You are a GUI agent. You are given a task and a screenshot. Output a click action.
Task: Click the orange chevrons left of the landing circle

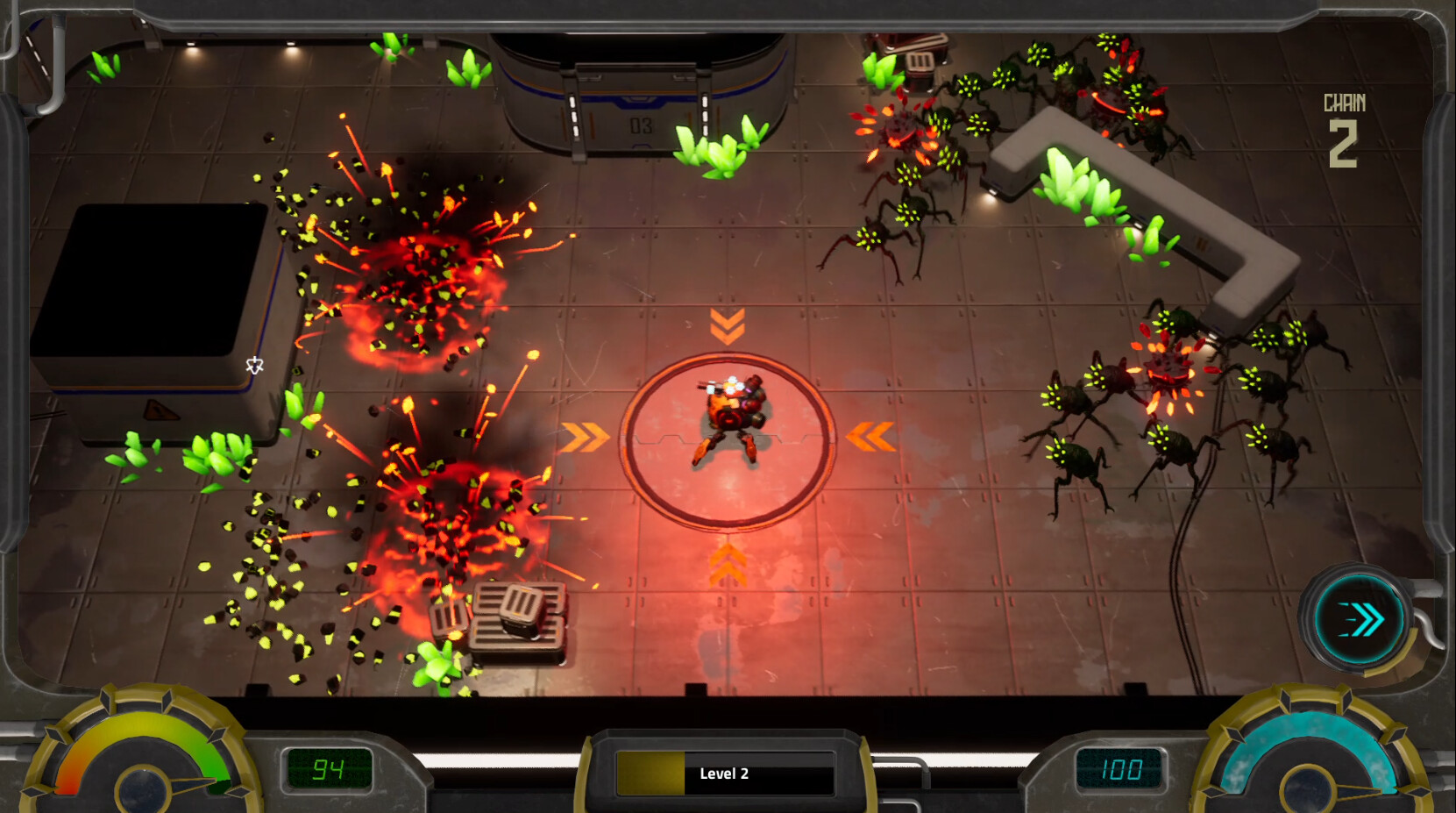[x=583, y=433]
